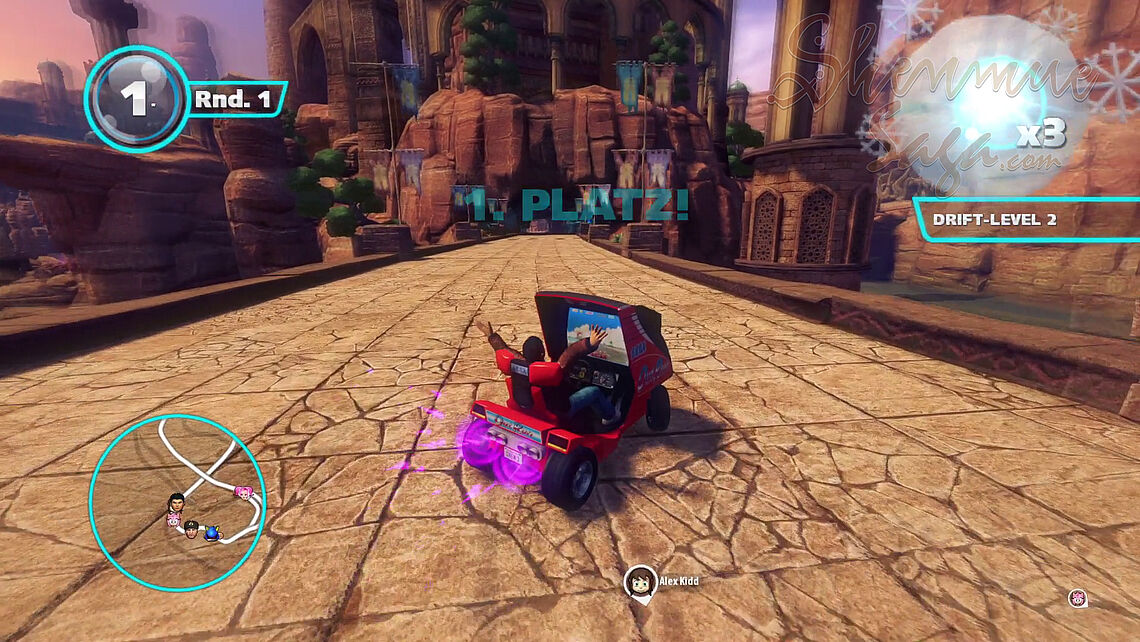1140x642 pixels.
Task: Select the Alex Kidd racer marker
Action: (x=639, y=582)
